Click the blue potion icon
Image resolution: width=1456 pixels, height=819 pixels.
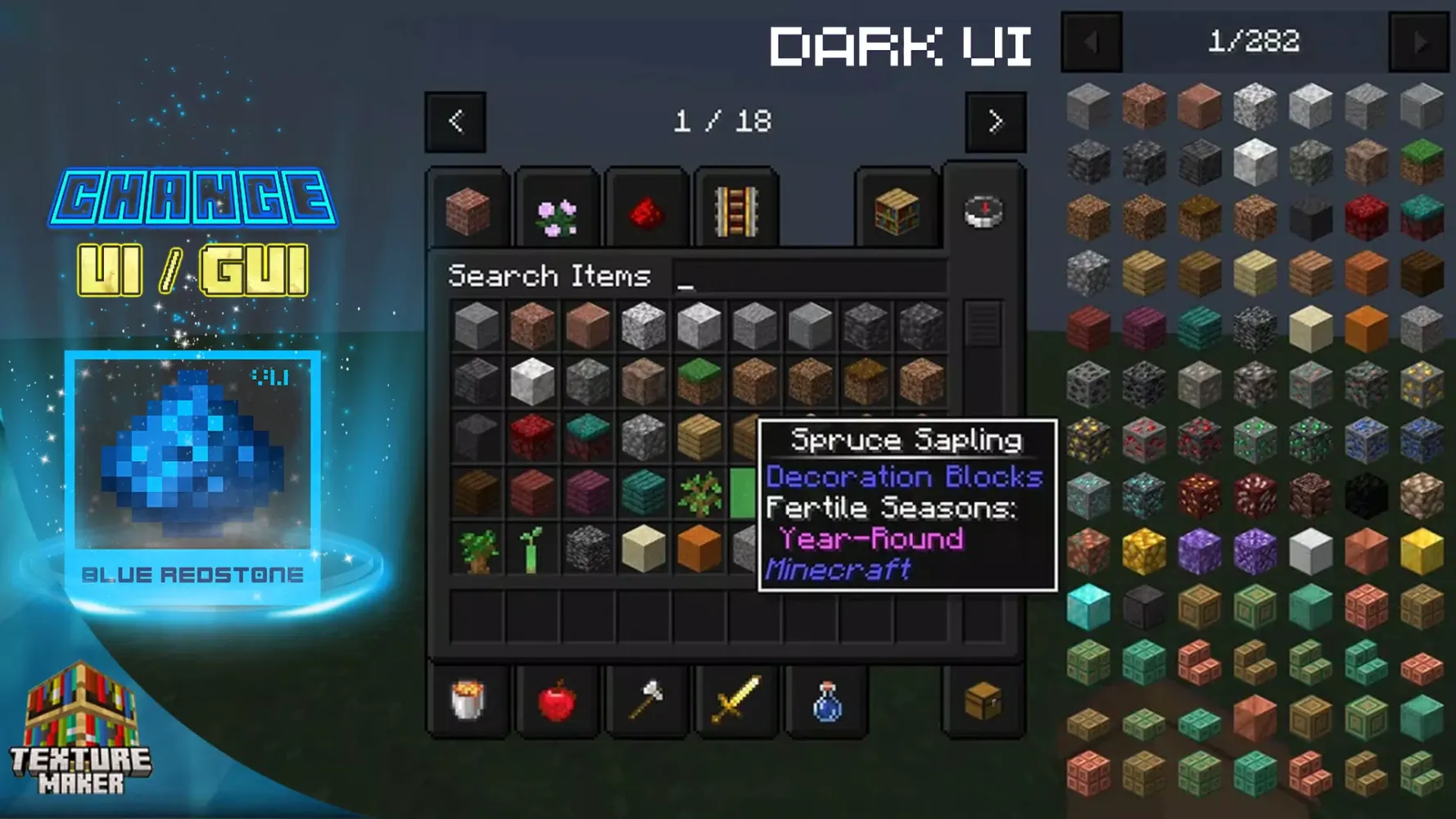(827, 700)
